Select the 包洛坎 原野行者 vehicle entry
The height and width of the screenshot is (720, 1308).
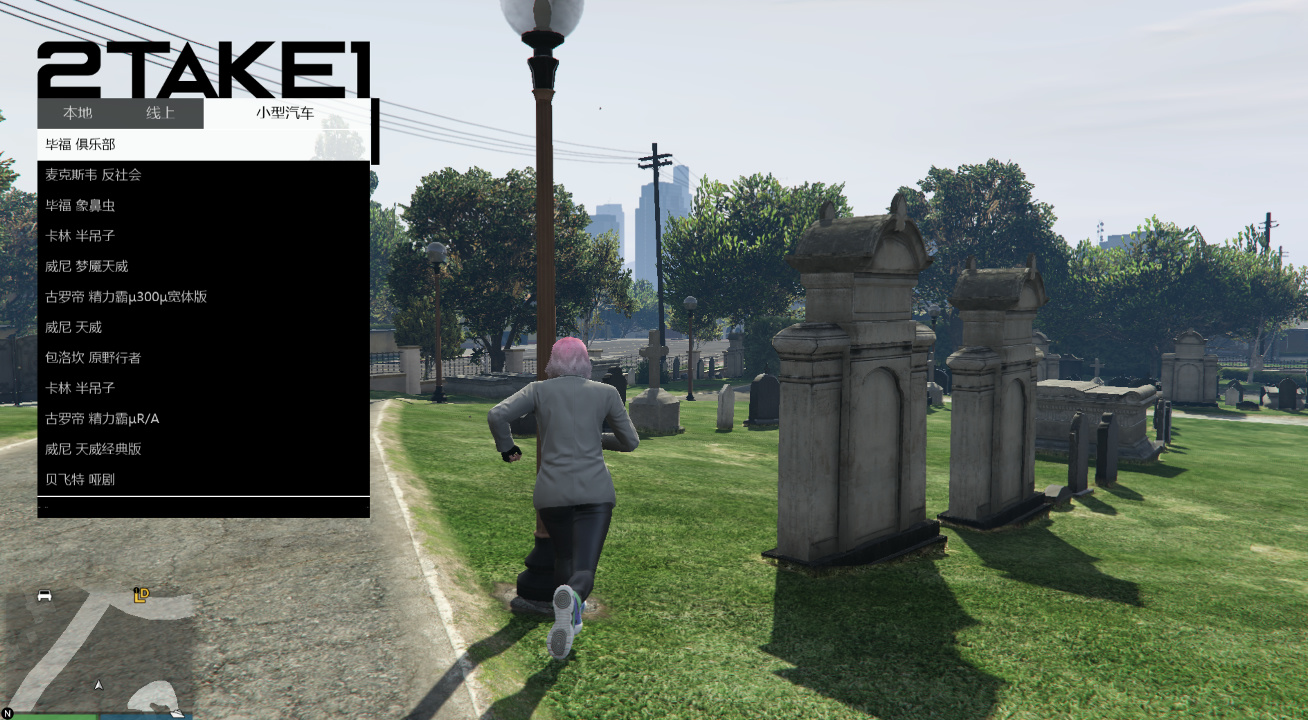point(100,357)
